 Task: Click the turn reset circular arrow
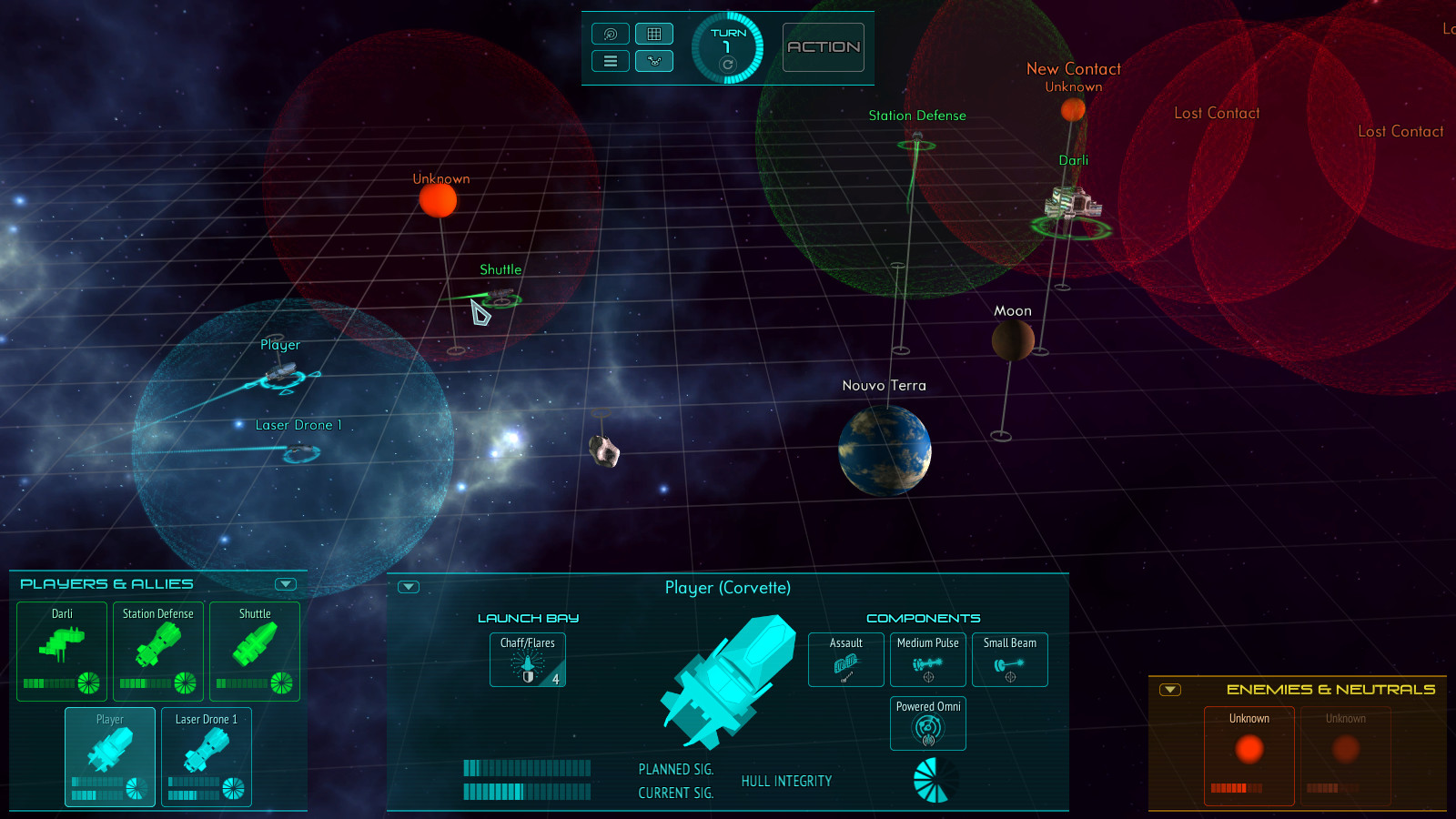pos(727,66)
